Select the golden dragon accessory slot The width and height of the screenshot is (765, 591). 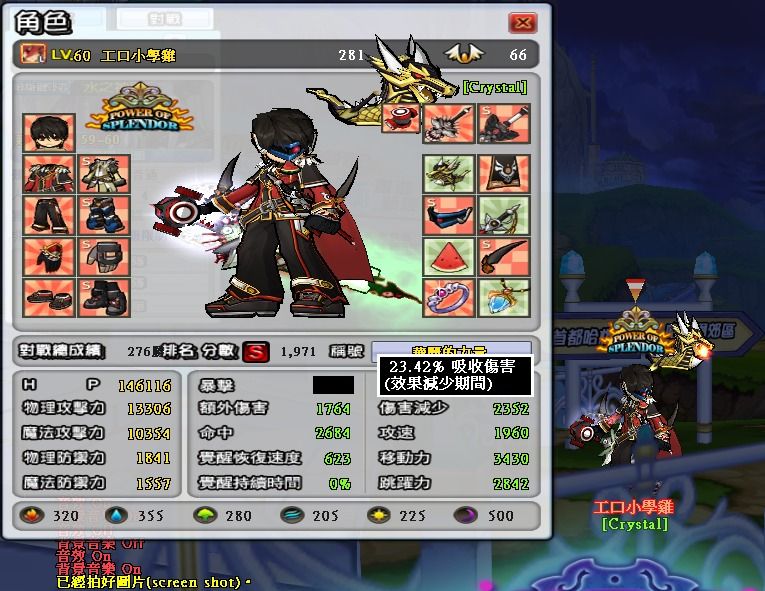pos(448,174)
